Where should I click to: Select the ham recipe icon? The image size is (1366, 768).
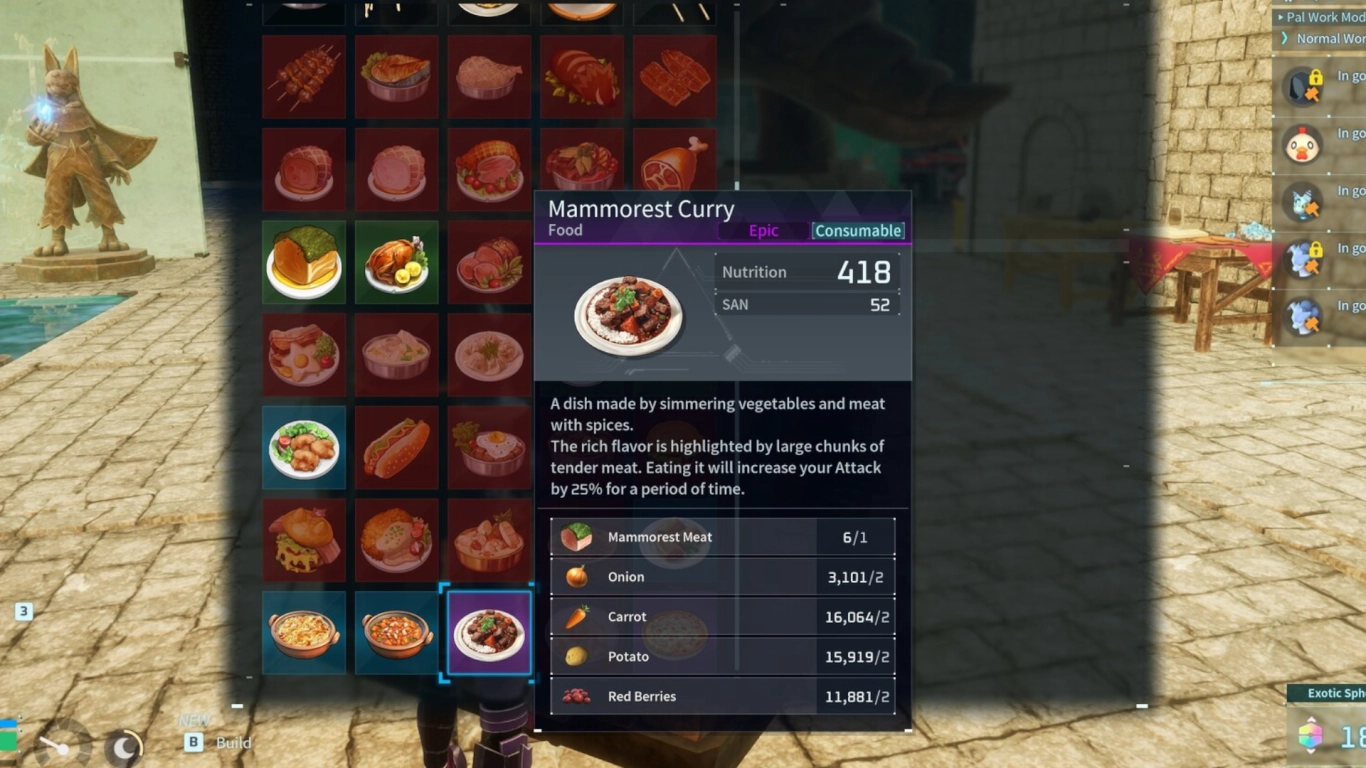click(304, 170)
